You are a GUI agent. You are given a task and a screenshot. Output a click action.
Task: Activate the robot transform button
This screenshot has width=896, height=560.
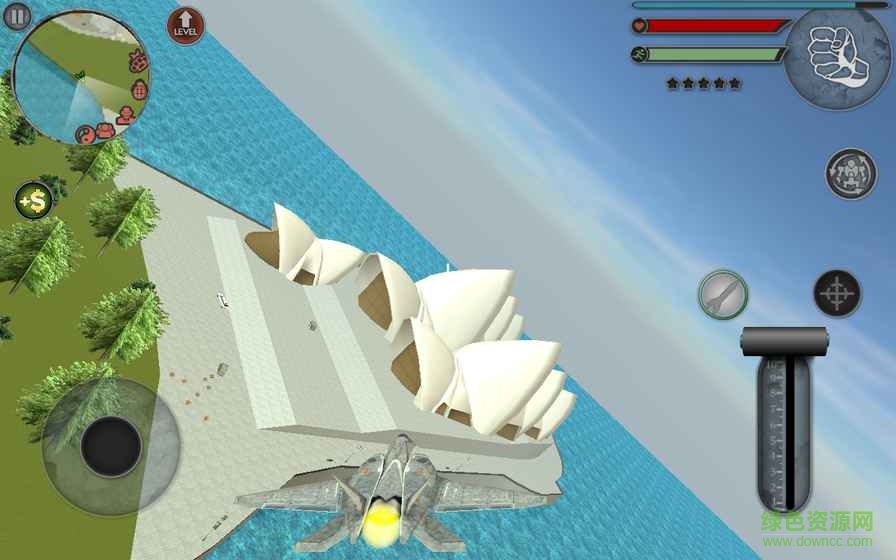[x=851, y=174]
